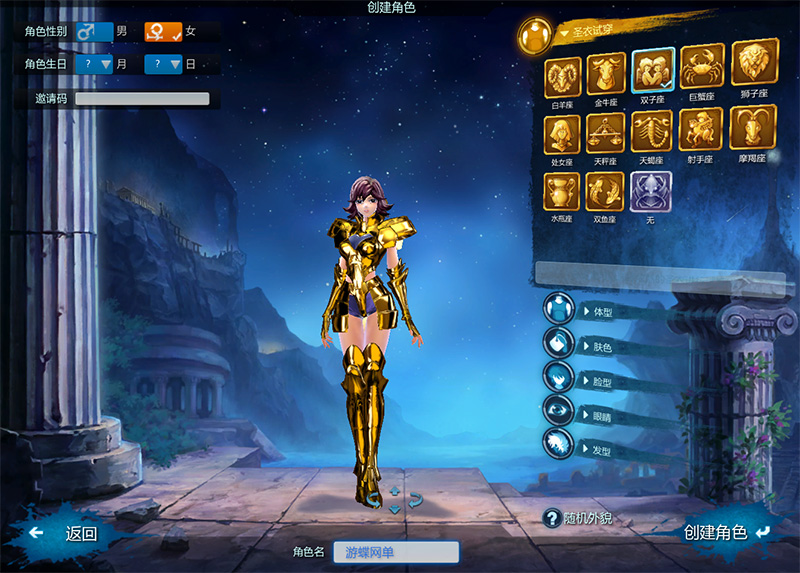Click the invitation code input field
This screenshot has width=800, height=573.
(142, 99)
